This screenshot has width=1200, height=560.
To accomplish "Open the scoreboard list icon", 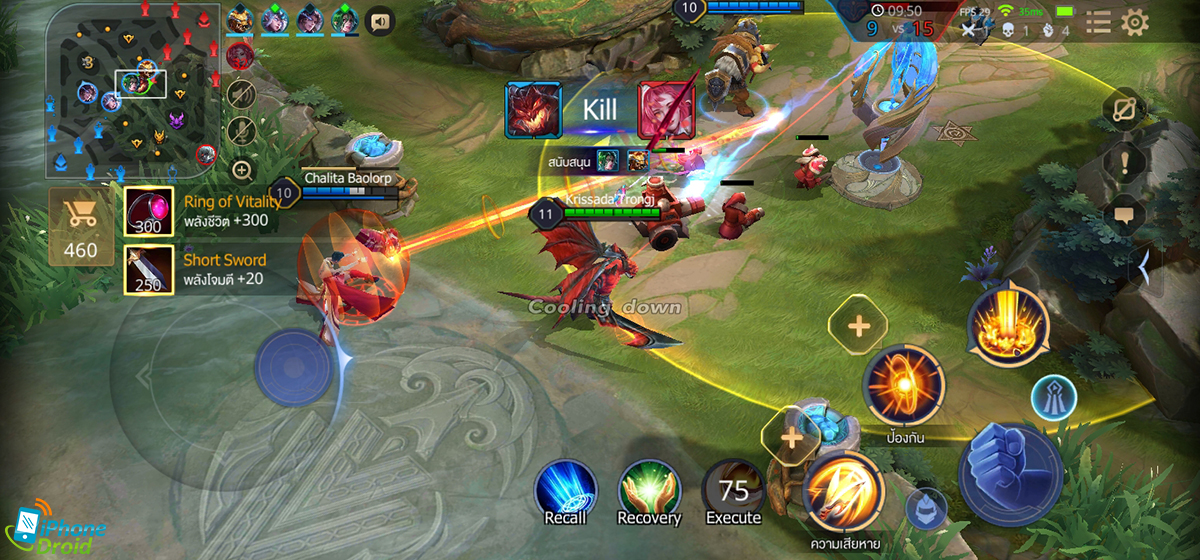I will [1098, 22].
